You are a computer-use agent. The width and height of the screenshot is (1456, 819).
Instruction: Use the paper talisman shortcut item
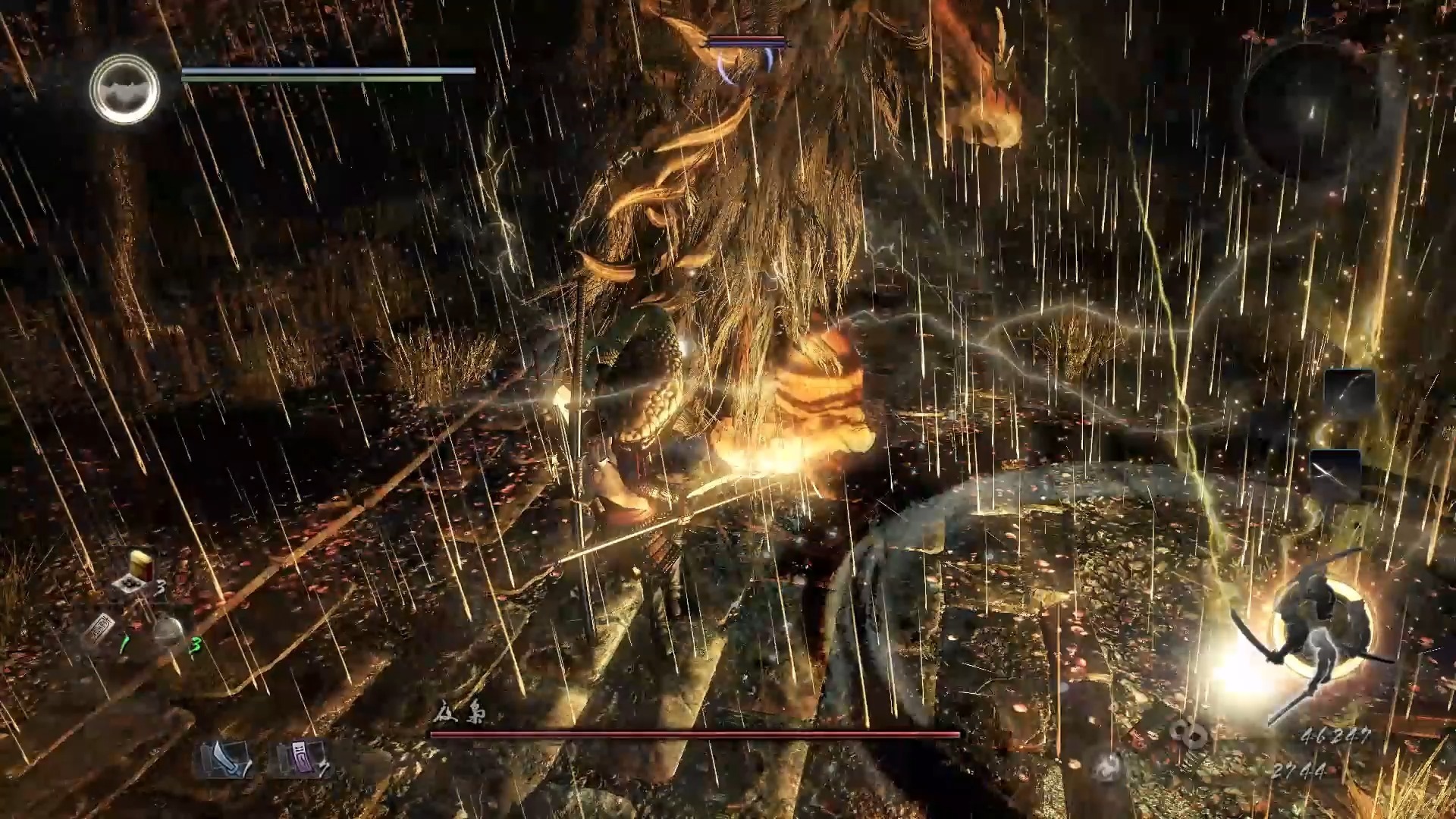click(99, 631)
